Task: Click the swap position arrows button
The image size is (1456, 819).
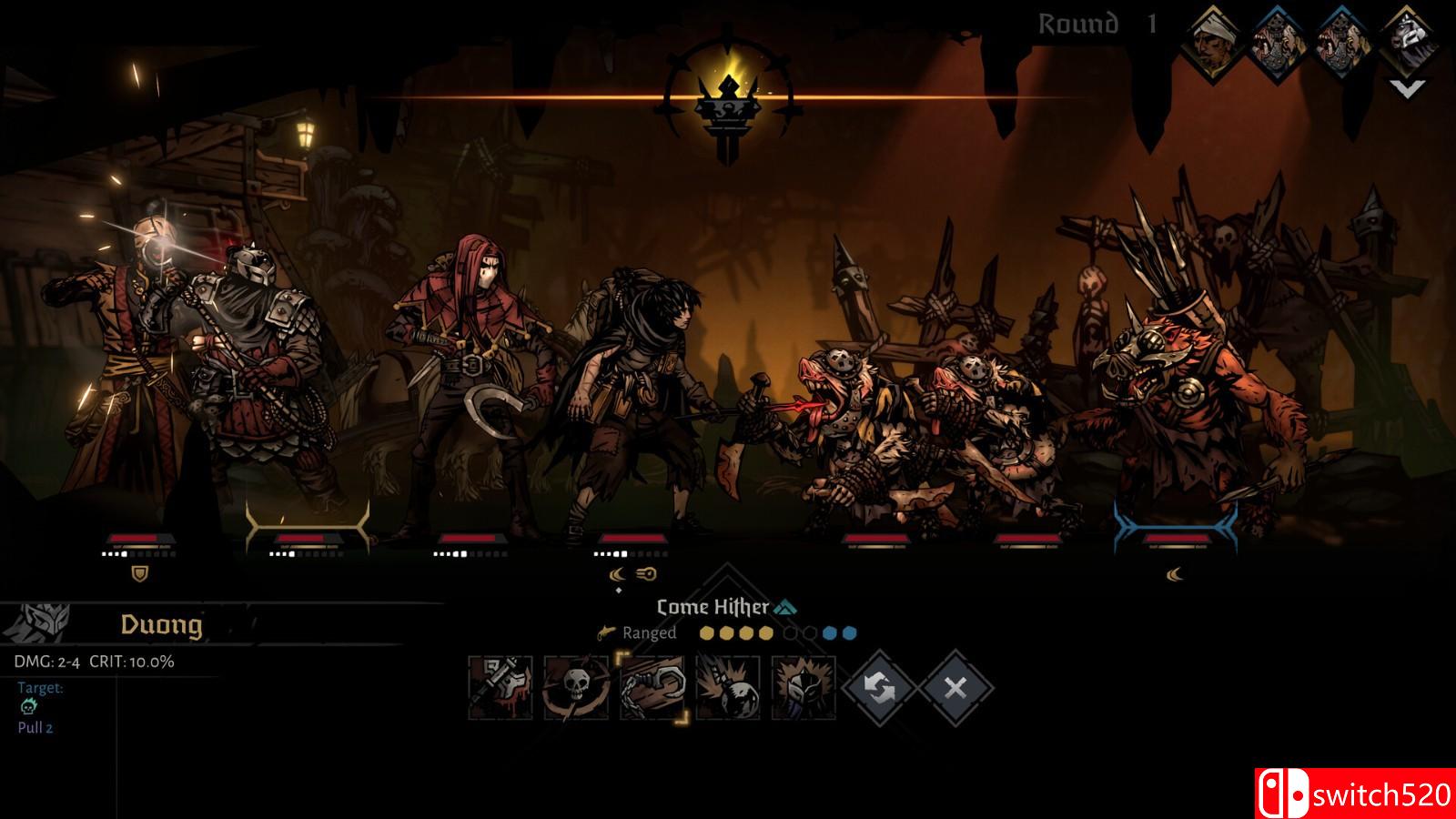Action: [879, 688]
